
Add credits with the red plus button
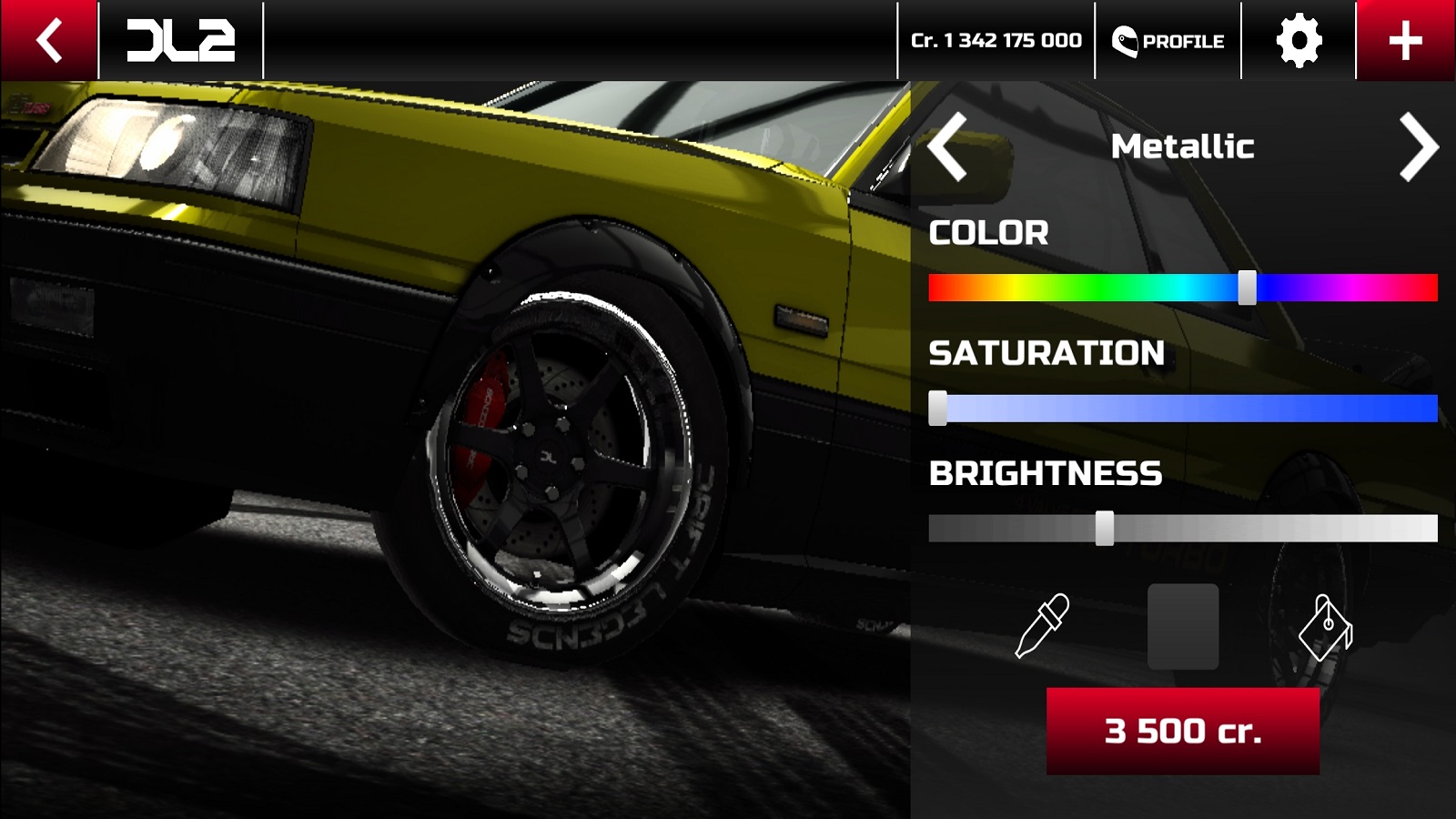click(1405, 41)
